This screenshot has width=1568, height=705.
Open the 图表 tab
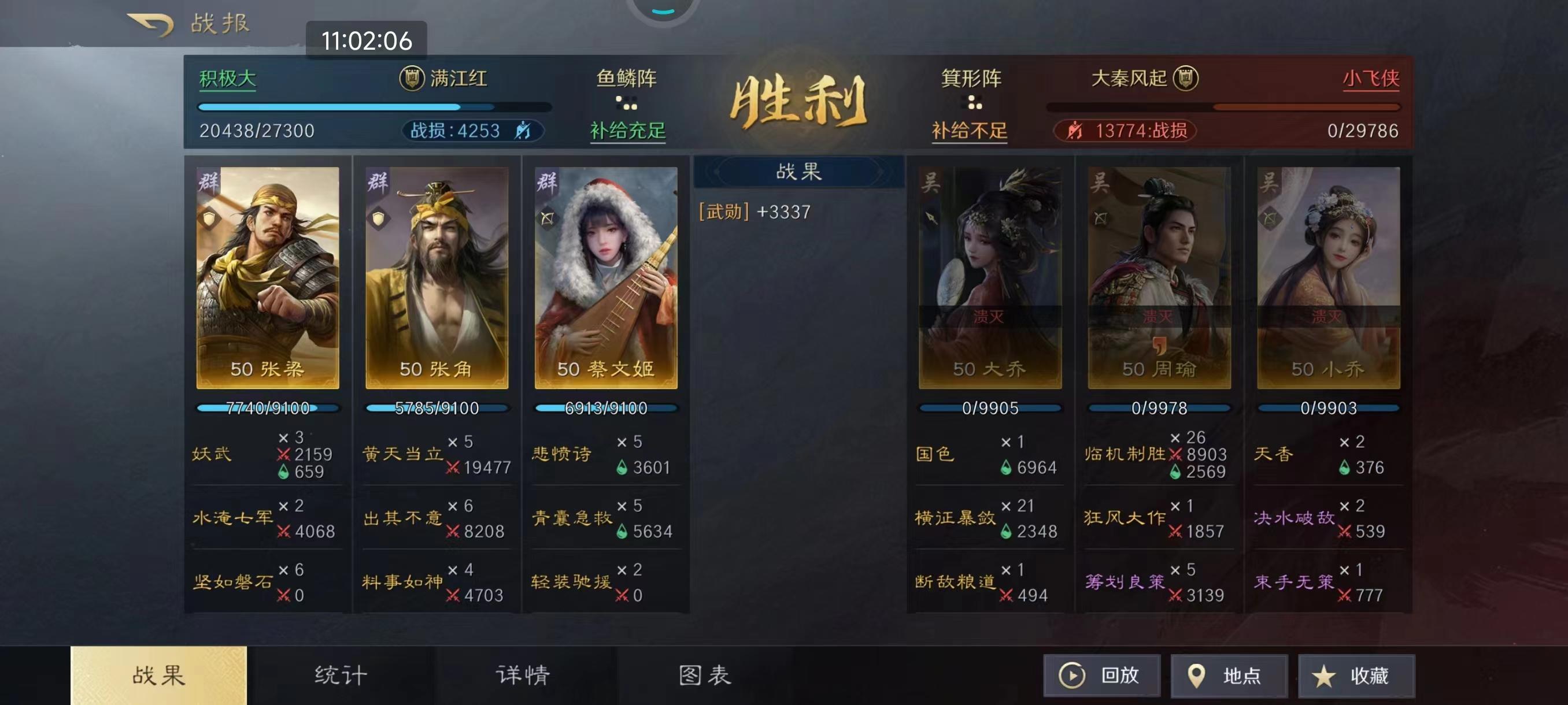click(x=712, y=674)
